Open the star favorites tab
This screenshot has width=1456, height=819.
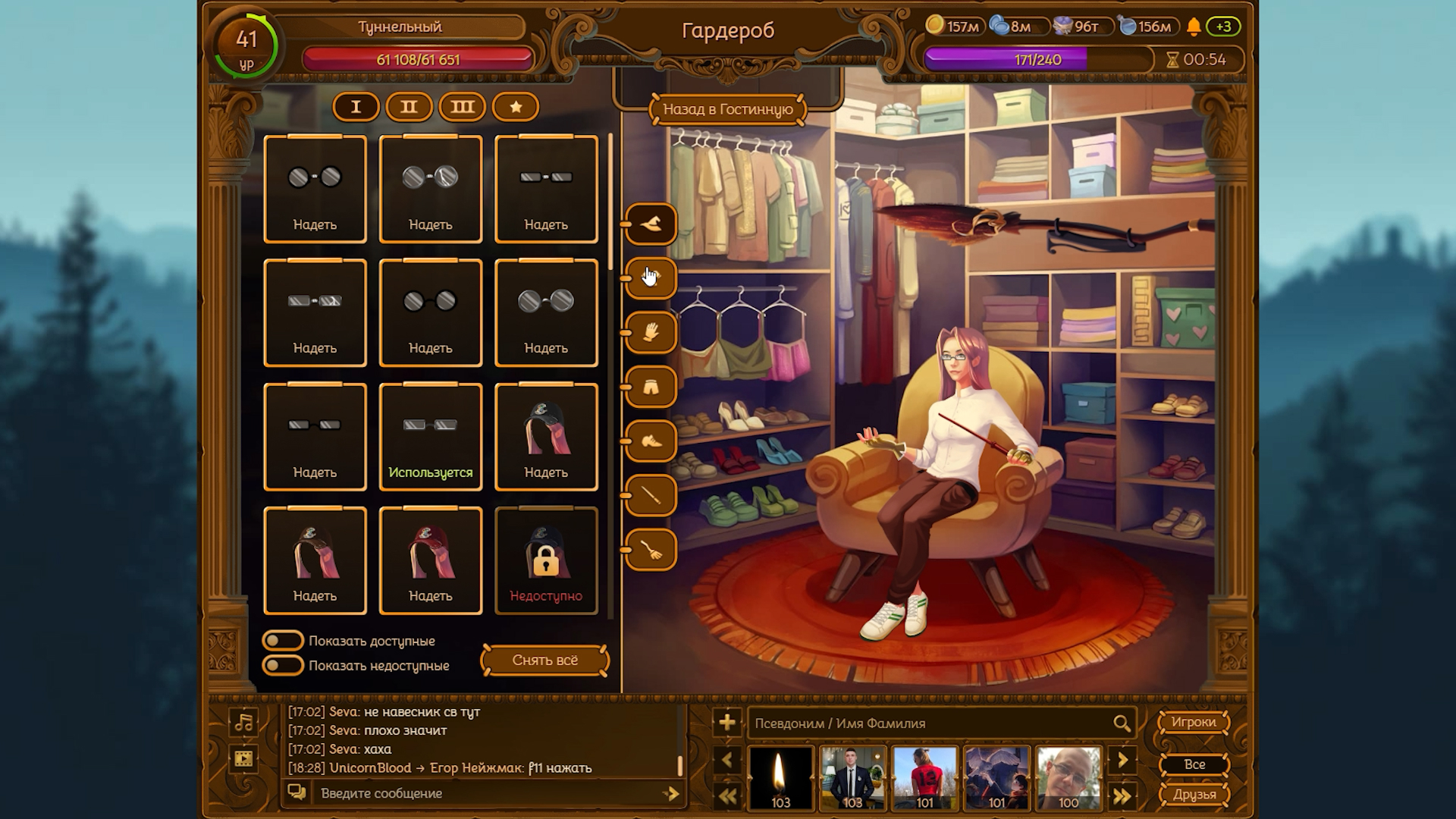516,107
